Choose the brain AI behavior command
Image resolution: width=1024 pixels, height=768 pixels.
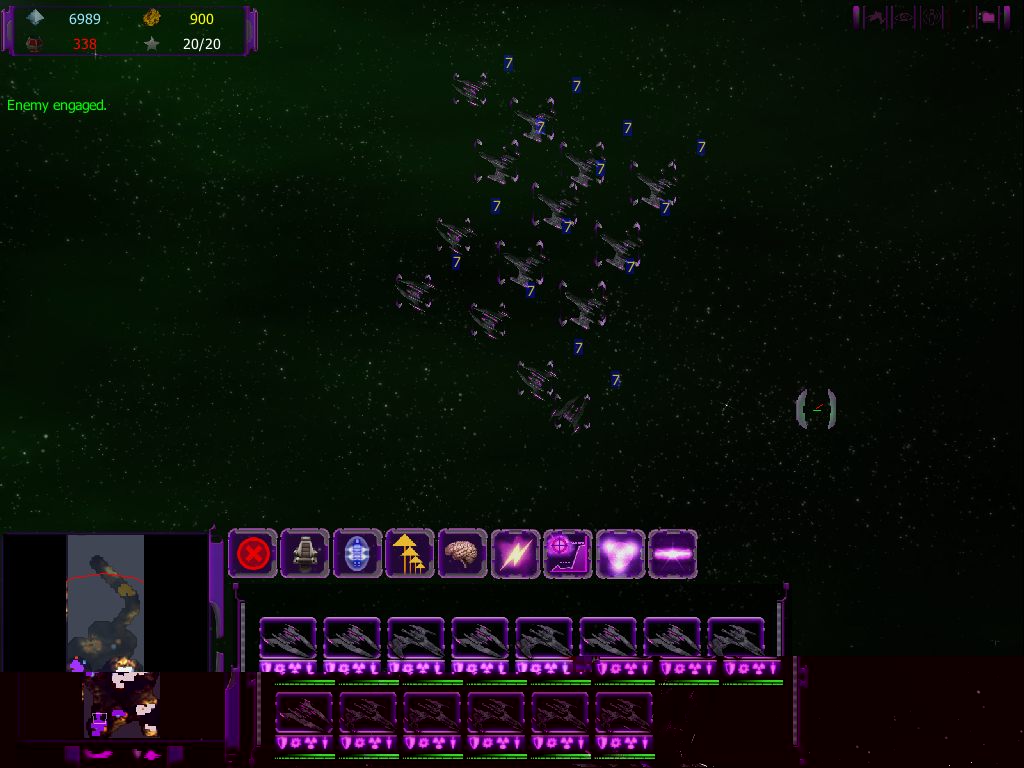(x=462, y=553)
